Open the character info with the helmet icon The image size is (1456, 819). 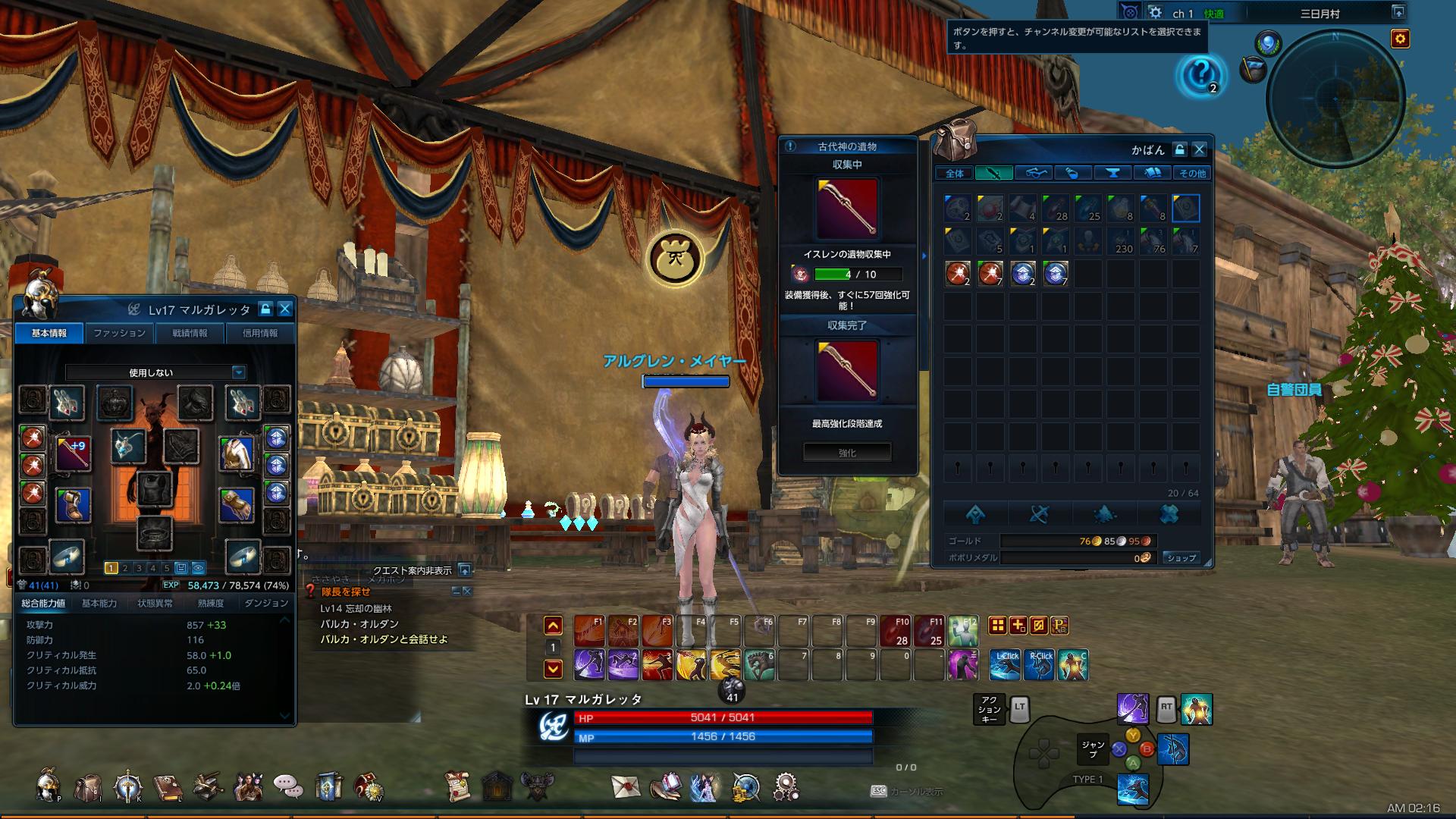point(45,787)
